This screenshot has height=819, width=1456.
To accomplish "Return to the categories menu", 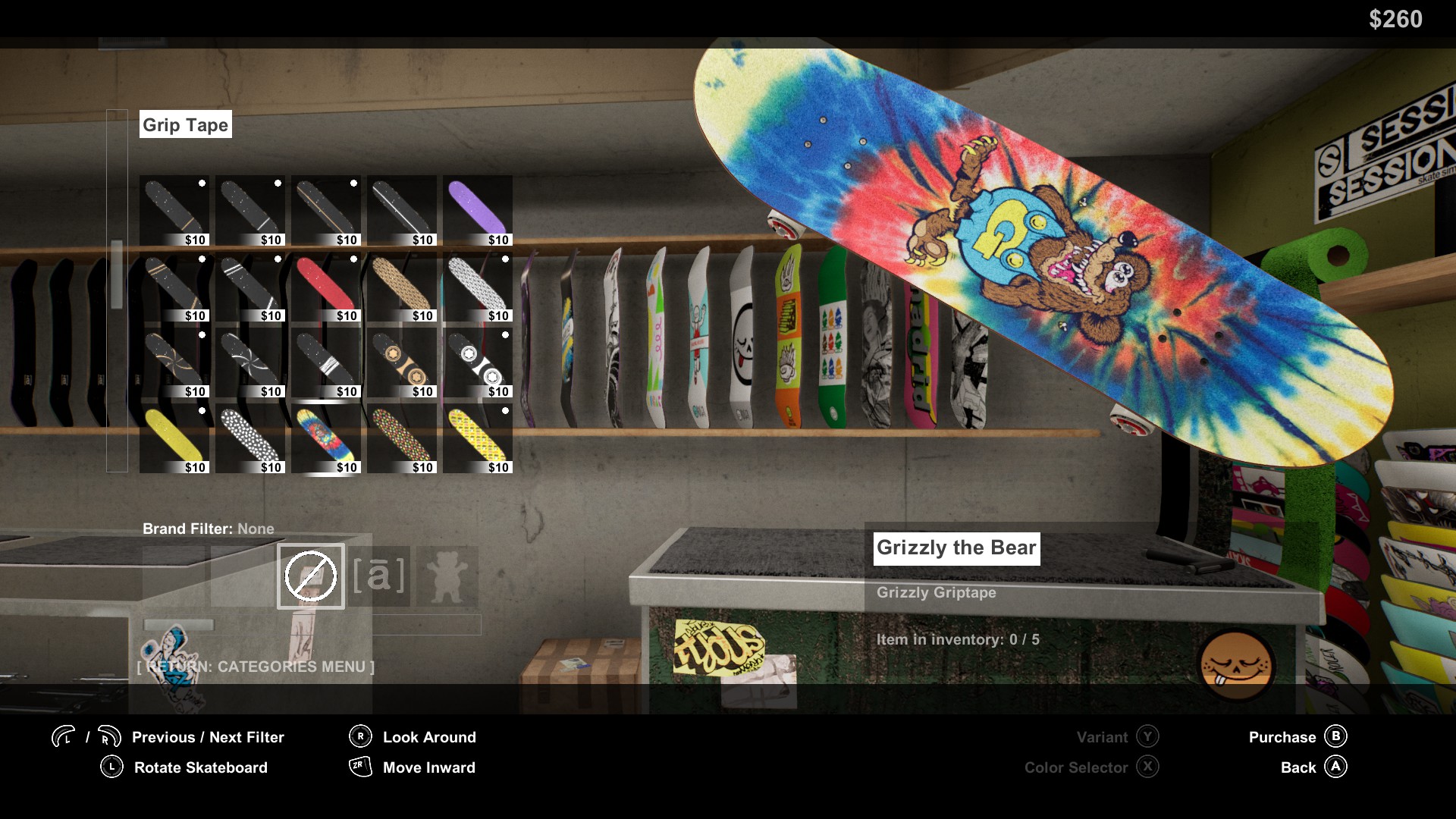I will point(256,667).
